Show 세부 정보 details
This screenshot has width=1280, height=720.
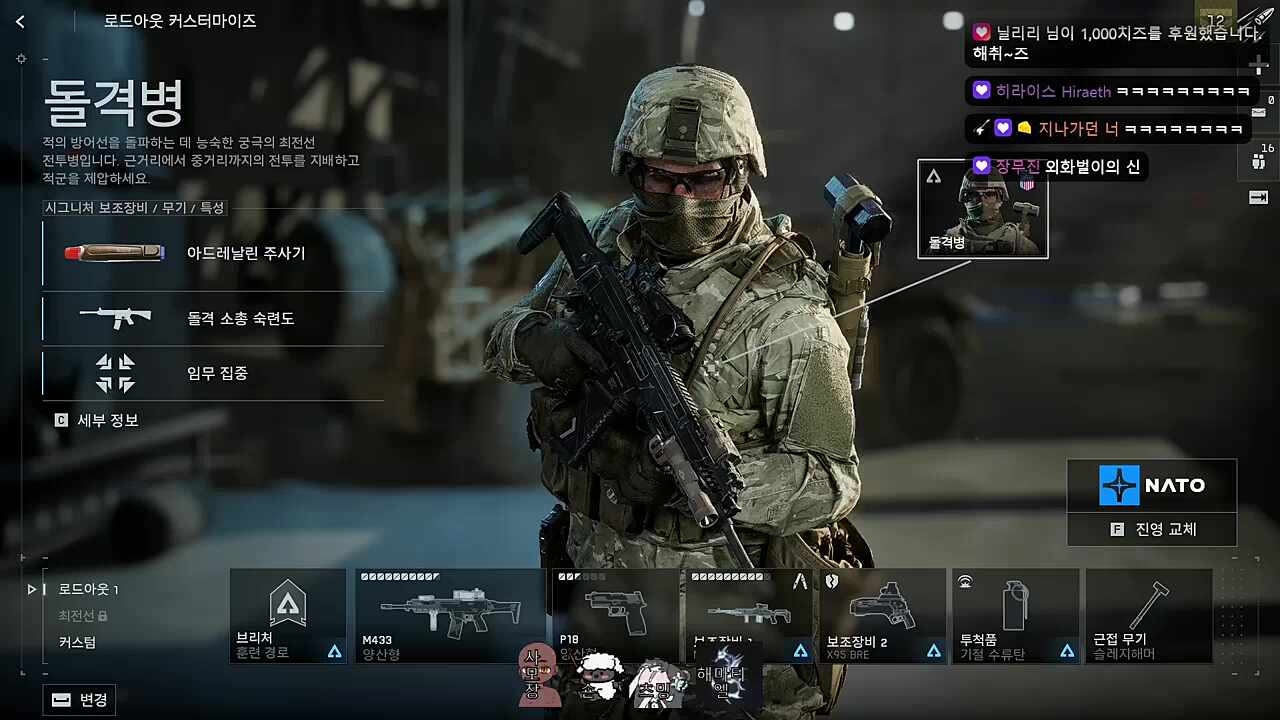click(97, 421)
